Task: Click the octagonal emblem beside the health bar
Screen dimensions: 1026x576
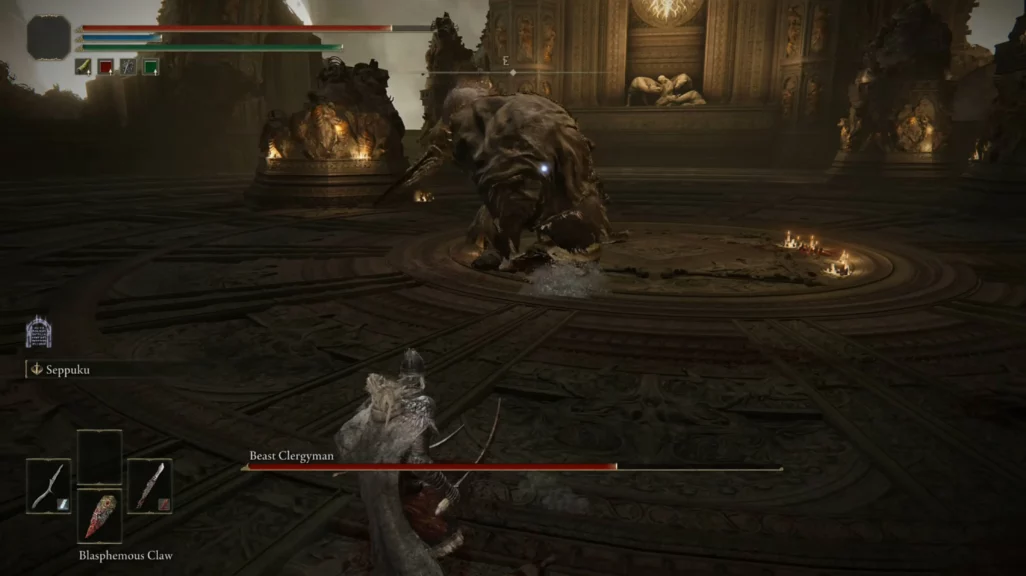Action: pyautogui.click(x=48, y=38)
